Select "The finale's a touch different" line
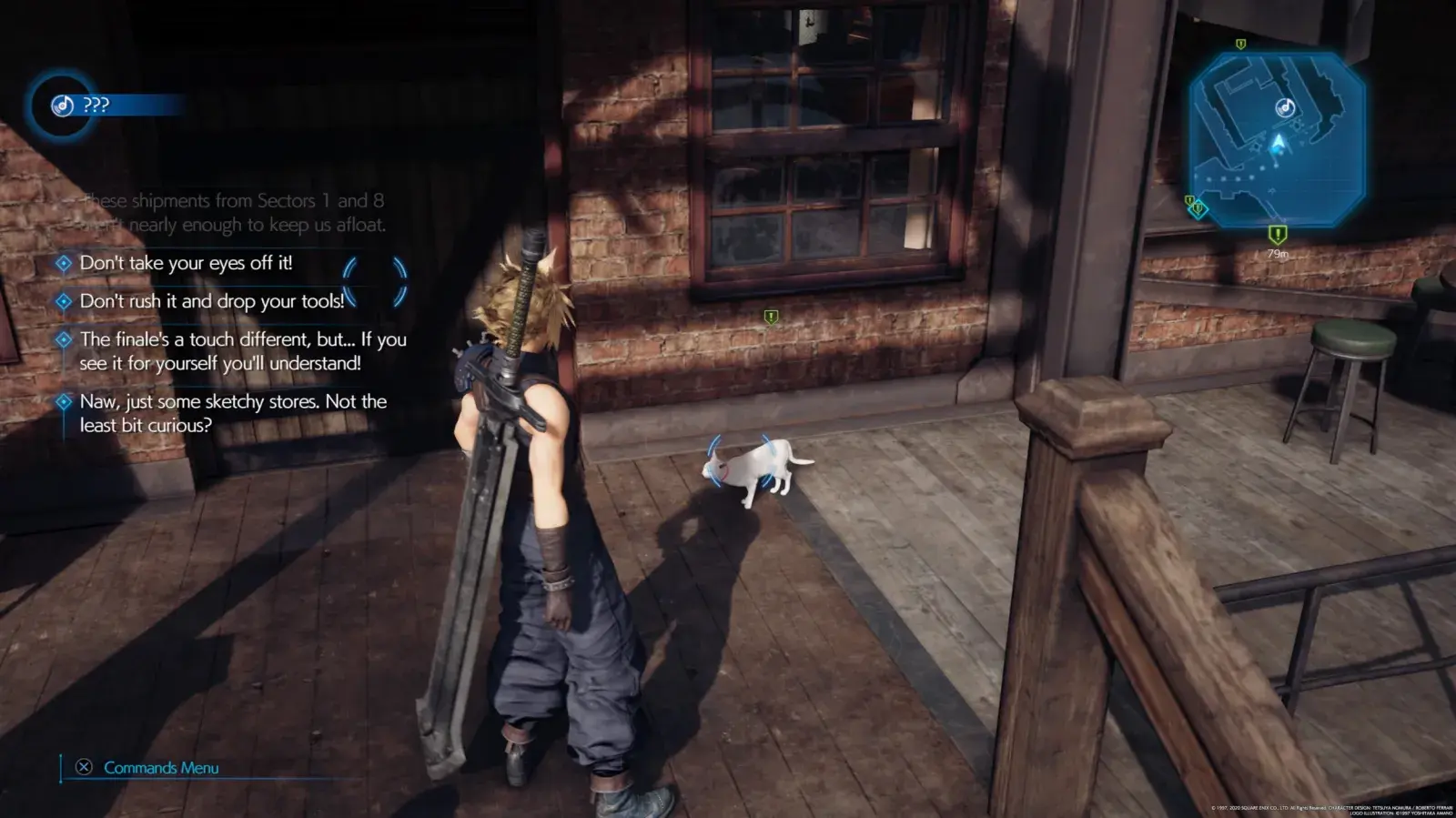This screenshot has height=818, width=1456. coord(242,351)
